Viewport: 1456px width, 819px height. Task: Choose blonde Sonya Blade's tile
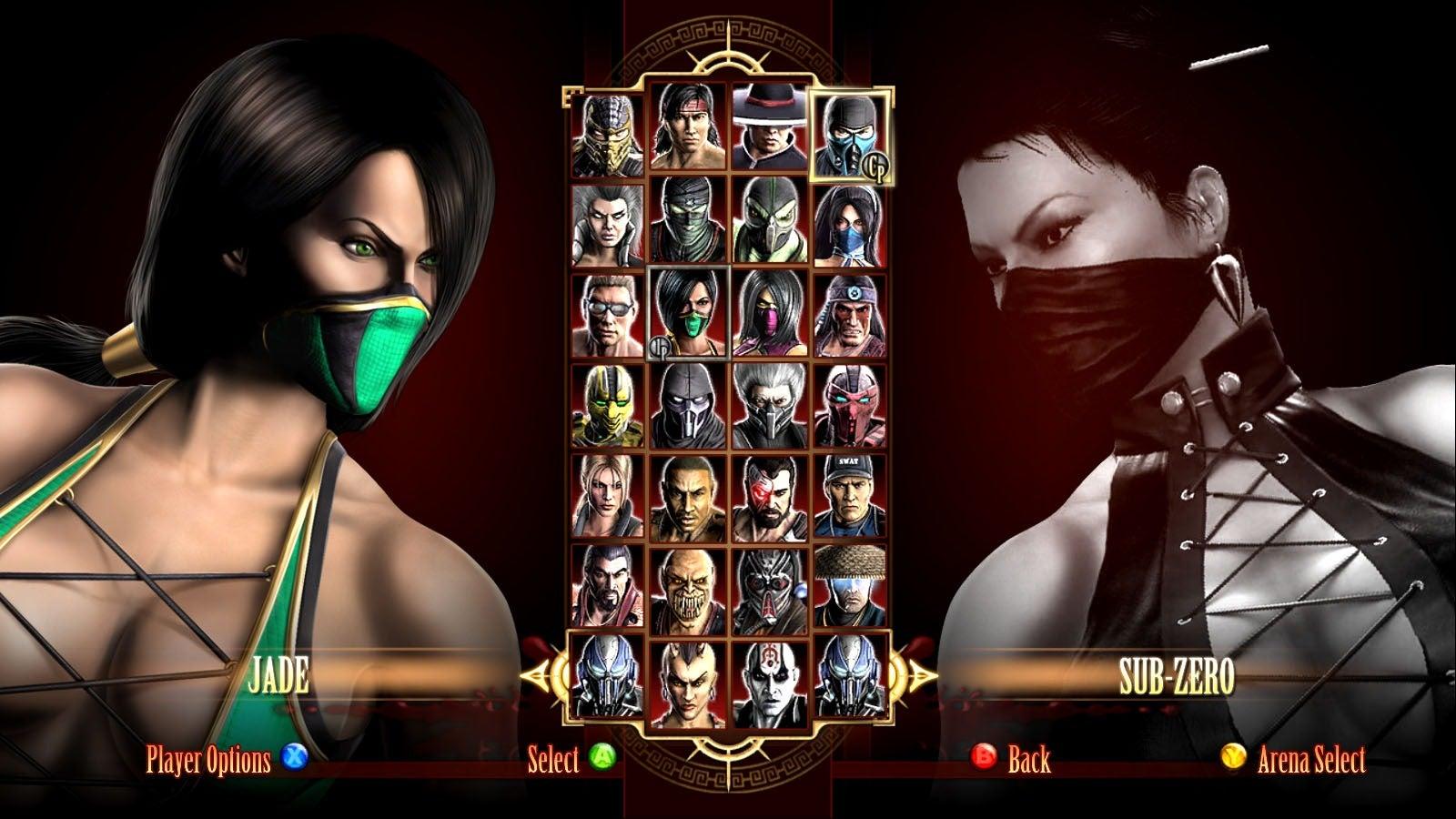tap(608, 497)
